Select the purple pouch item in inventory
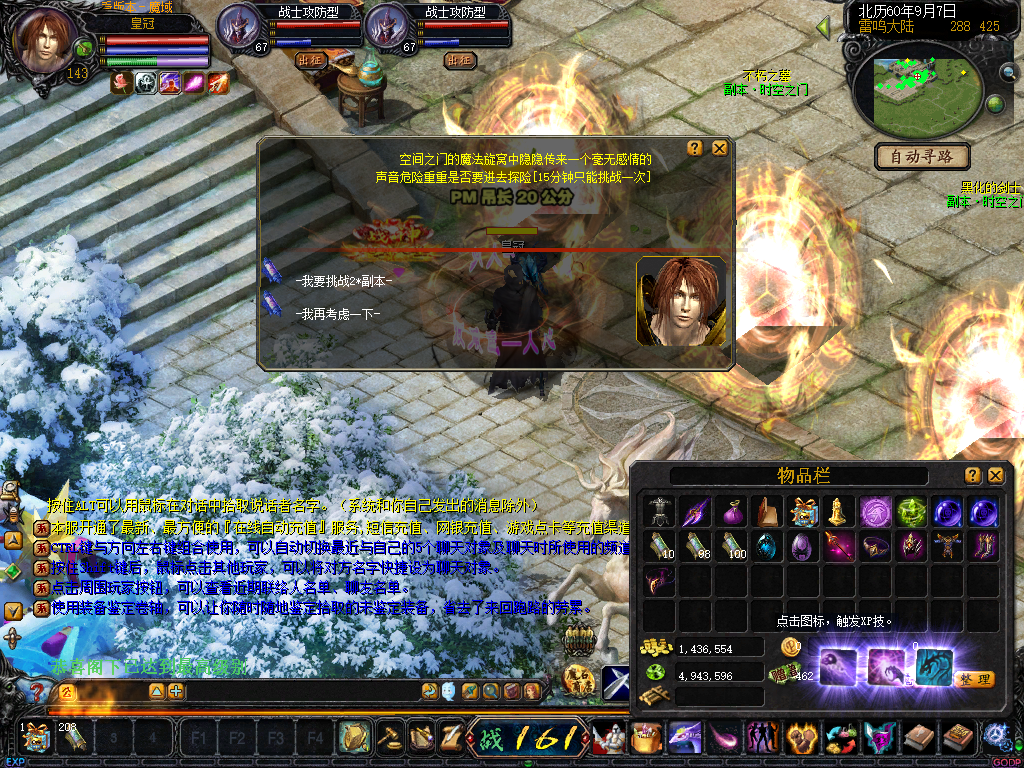 (x=732, y=512)
